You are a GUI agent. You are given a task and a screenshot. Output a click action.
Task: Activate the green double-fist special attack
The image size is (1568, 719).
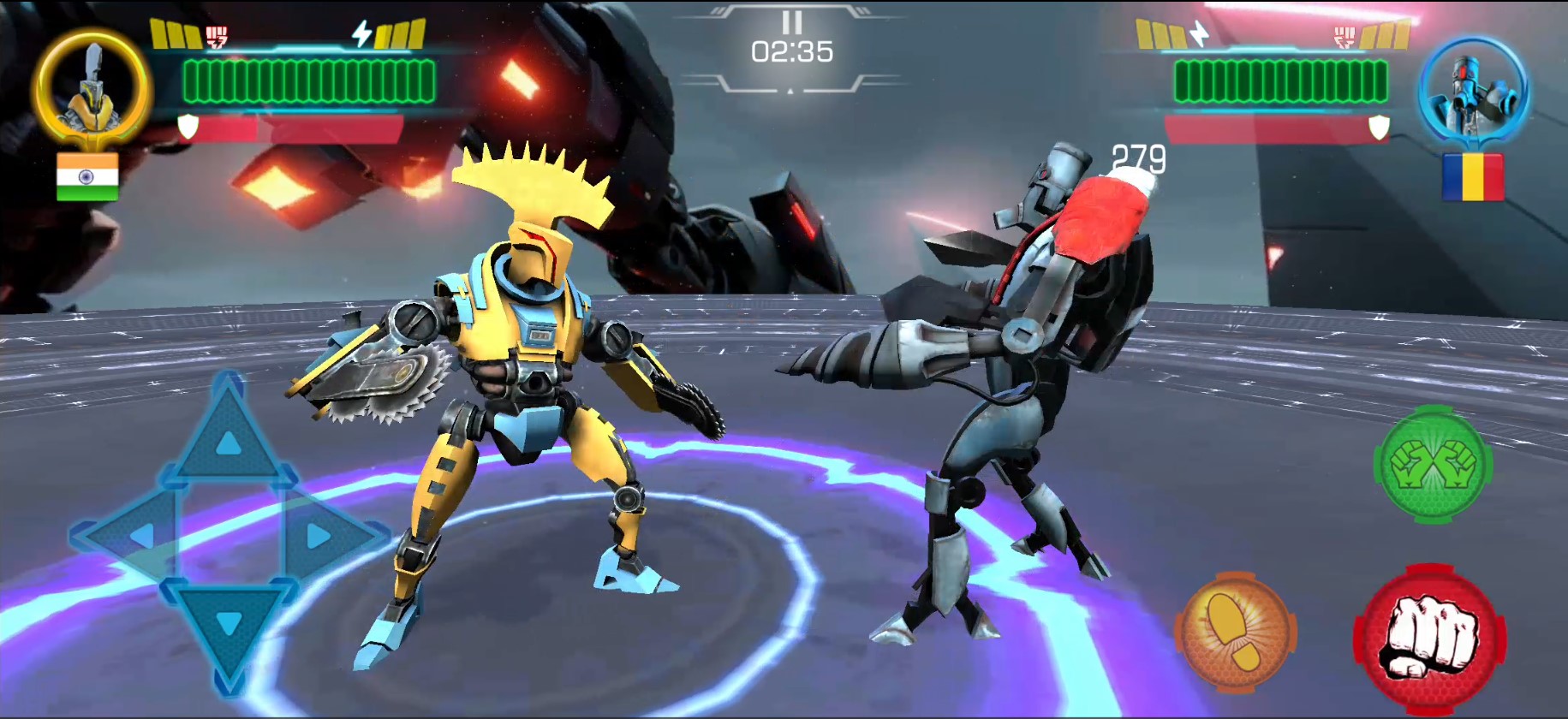pyautogui.click(x=1433, y=464)
